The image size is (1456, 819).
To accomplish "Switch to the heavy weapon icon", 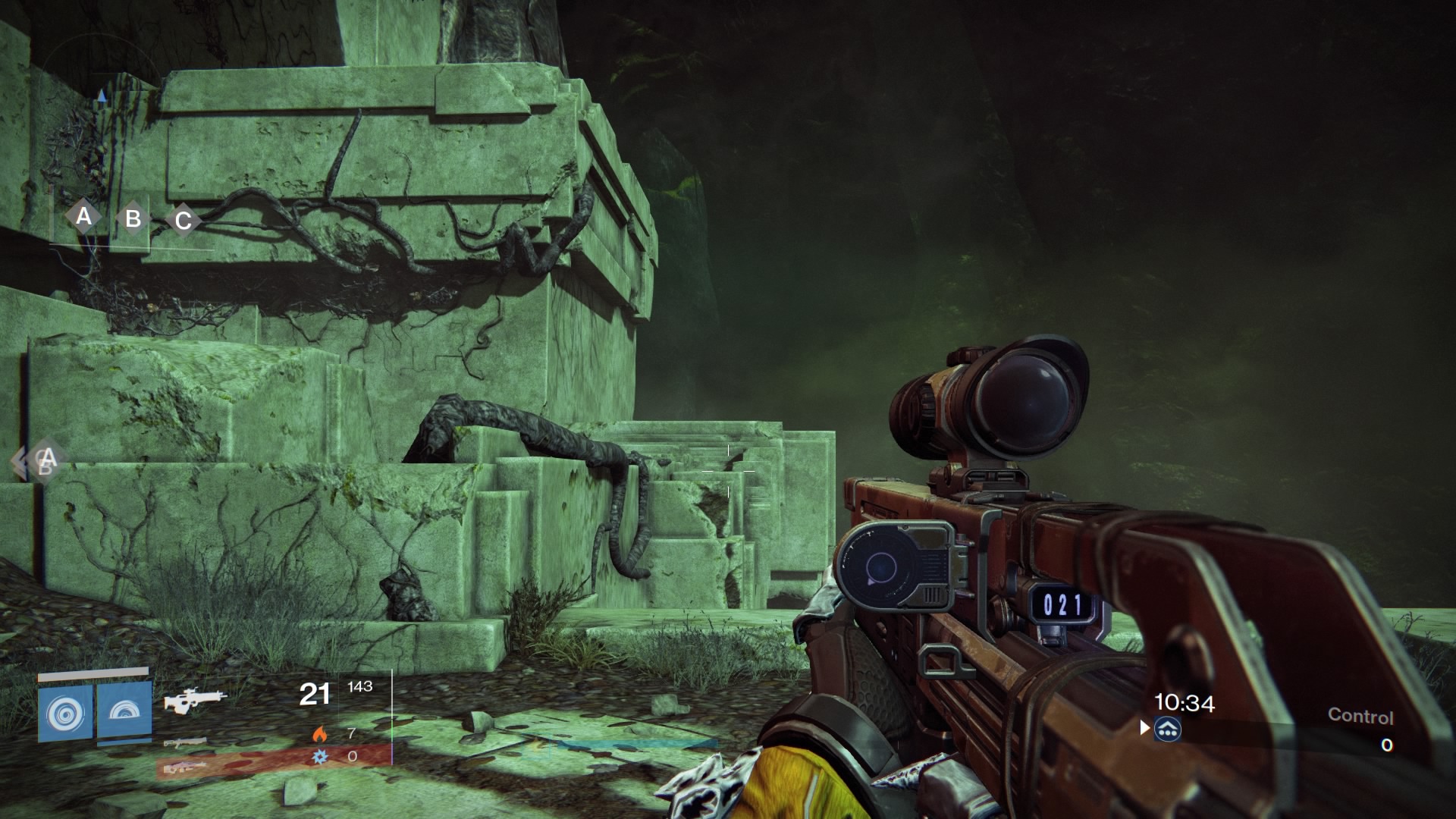I will pos(184,767).
